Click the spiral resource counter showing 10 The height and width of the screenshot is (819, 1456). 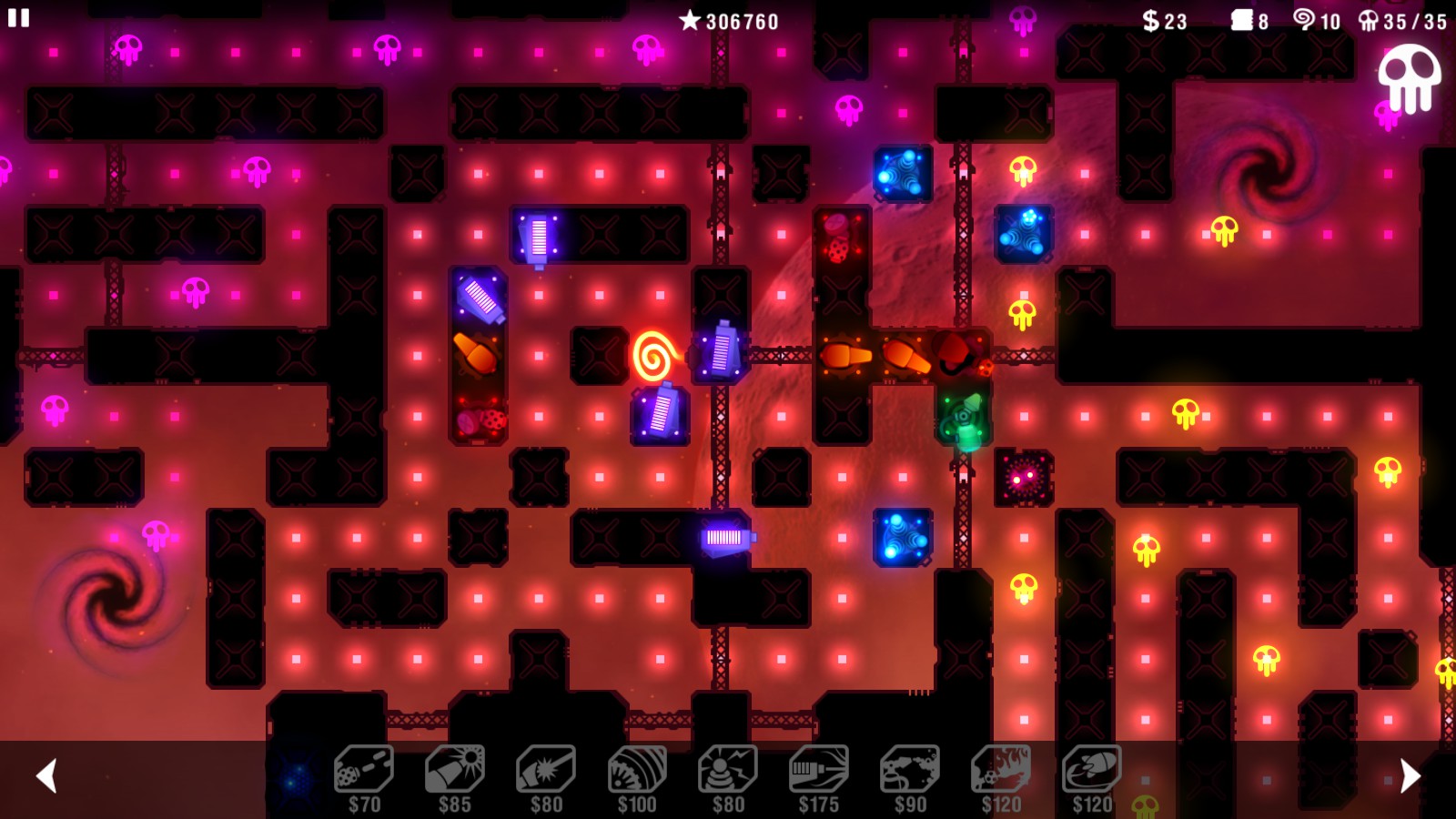[1317, 18]
